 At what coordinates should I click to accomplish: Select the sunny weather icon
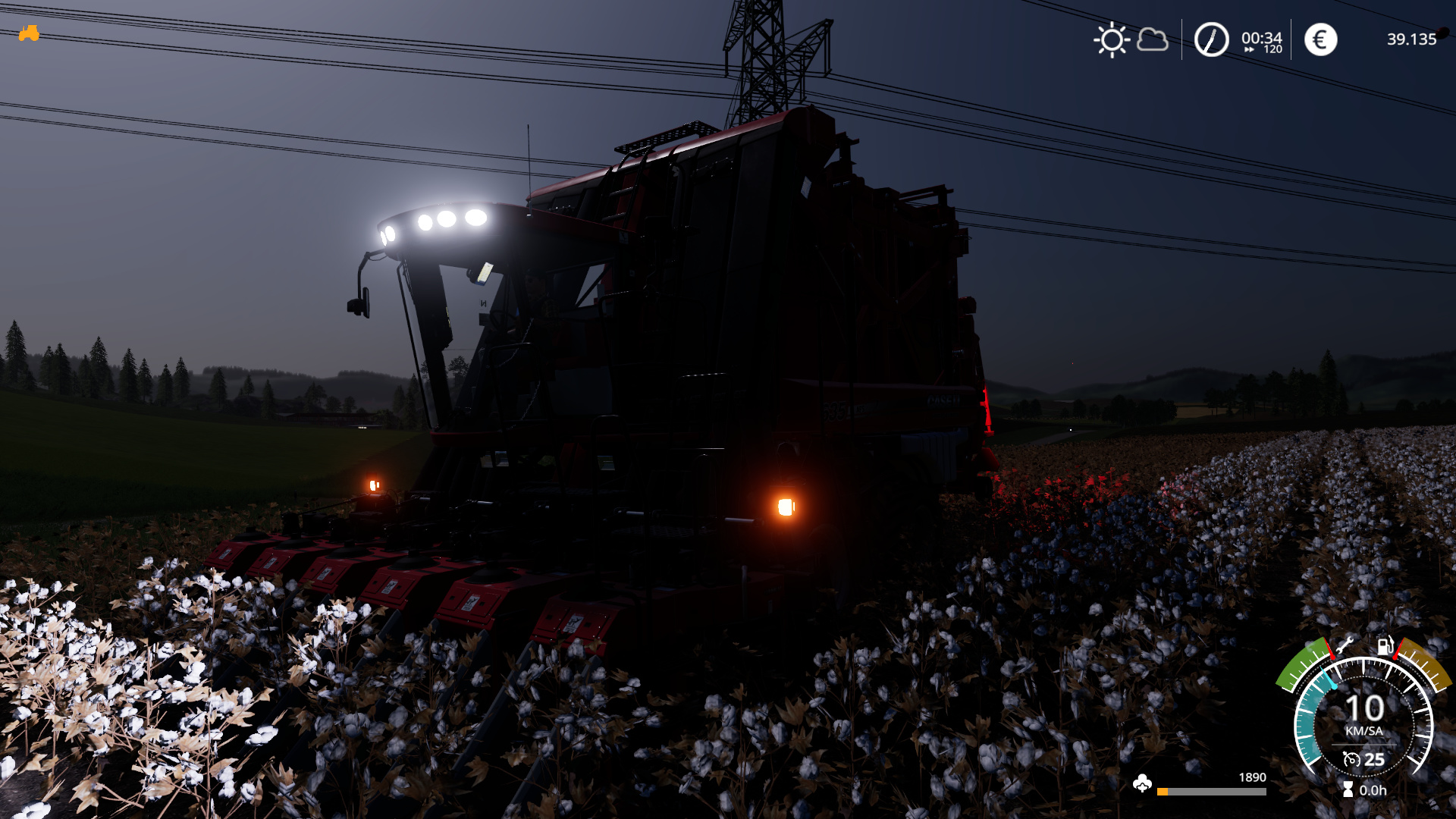point(1112,39)
